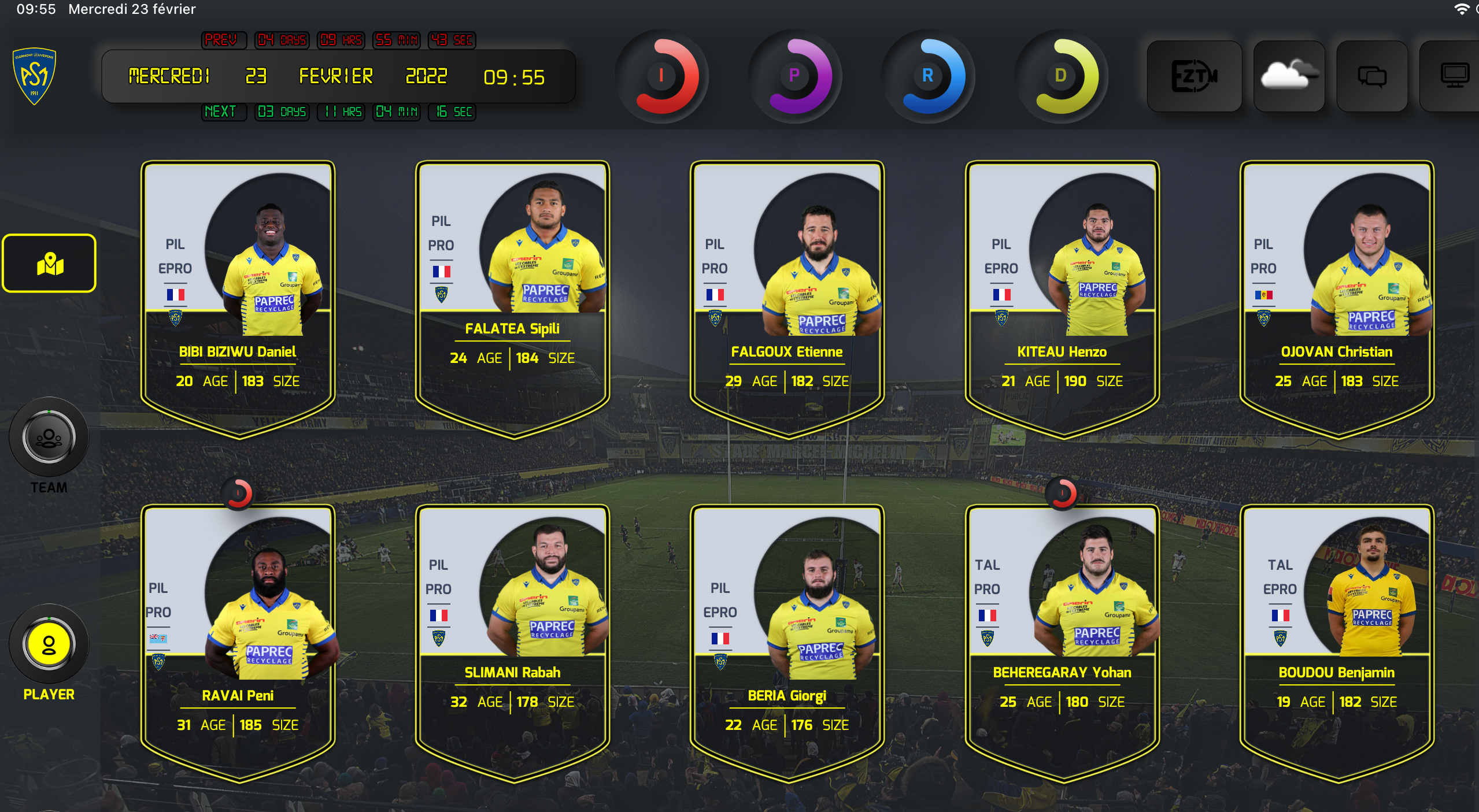Switch to the PLAYER view

point(49,644)
